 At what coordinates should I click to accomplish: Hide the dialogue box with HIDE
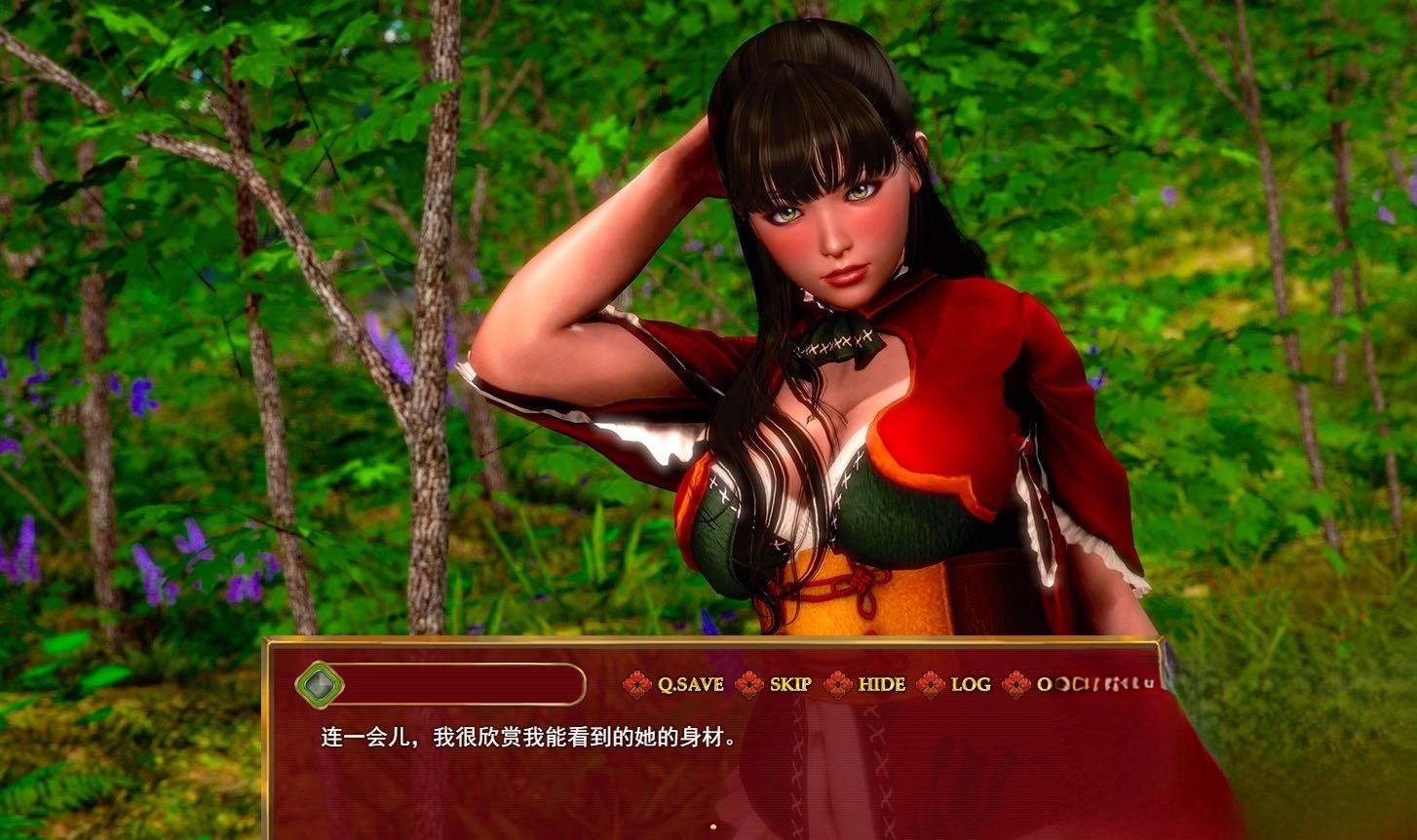click(x=880, y=684)
